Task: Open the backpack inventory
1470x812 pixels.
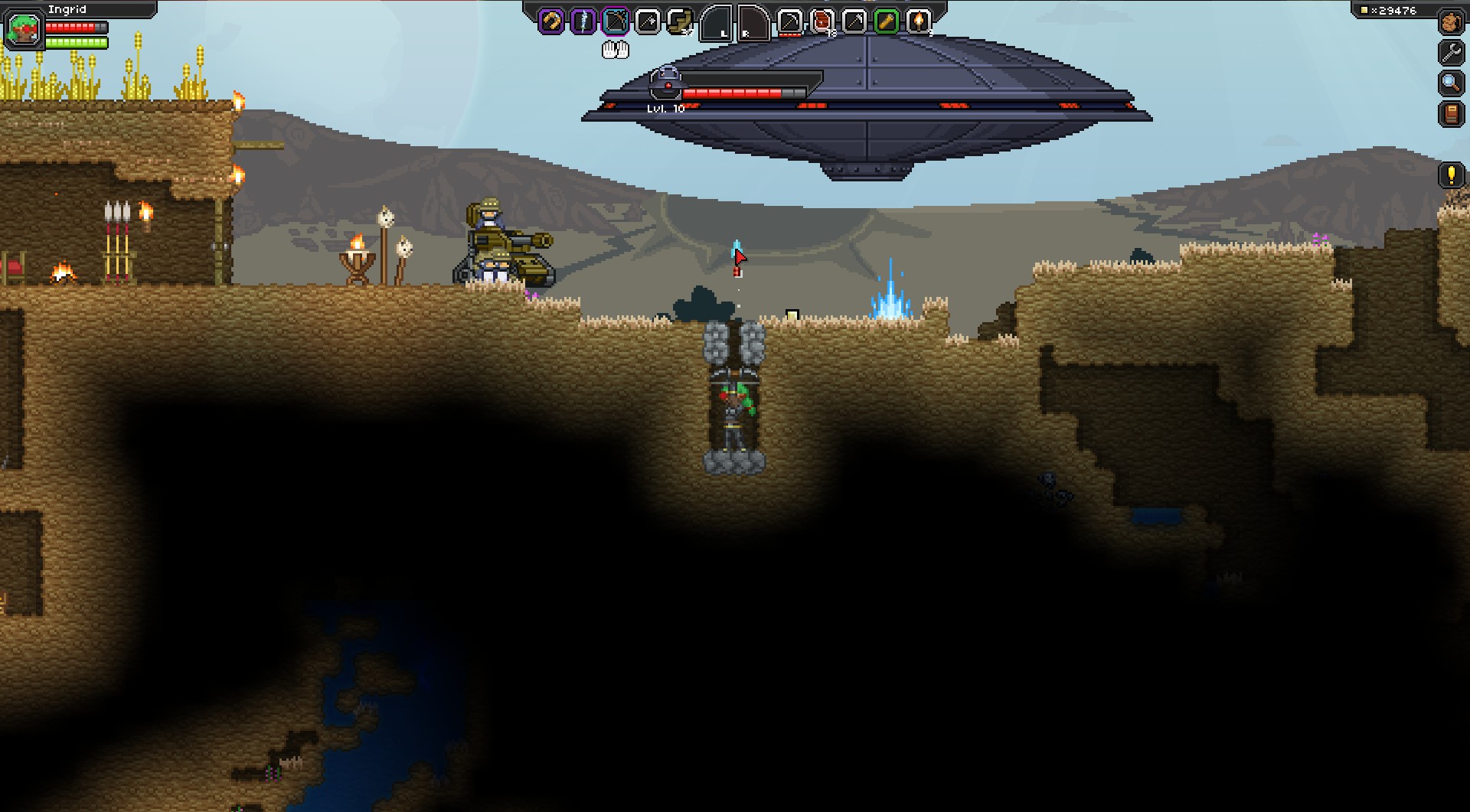Action: point(1451,22)
